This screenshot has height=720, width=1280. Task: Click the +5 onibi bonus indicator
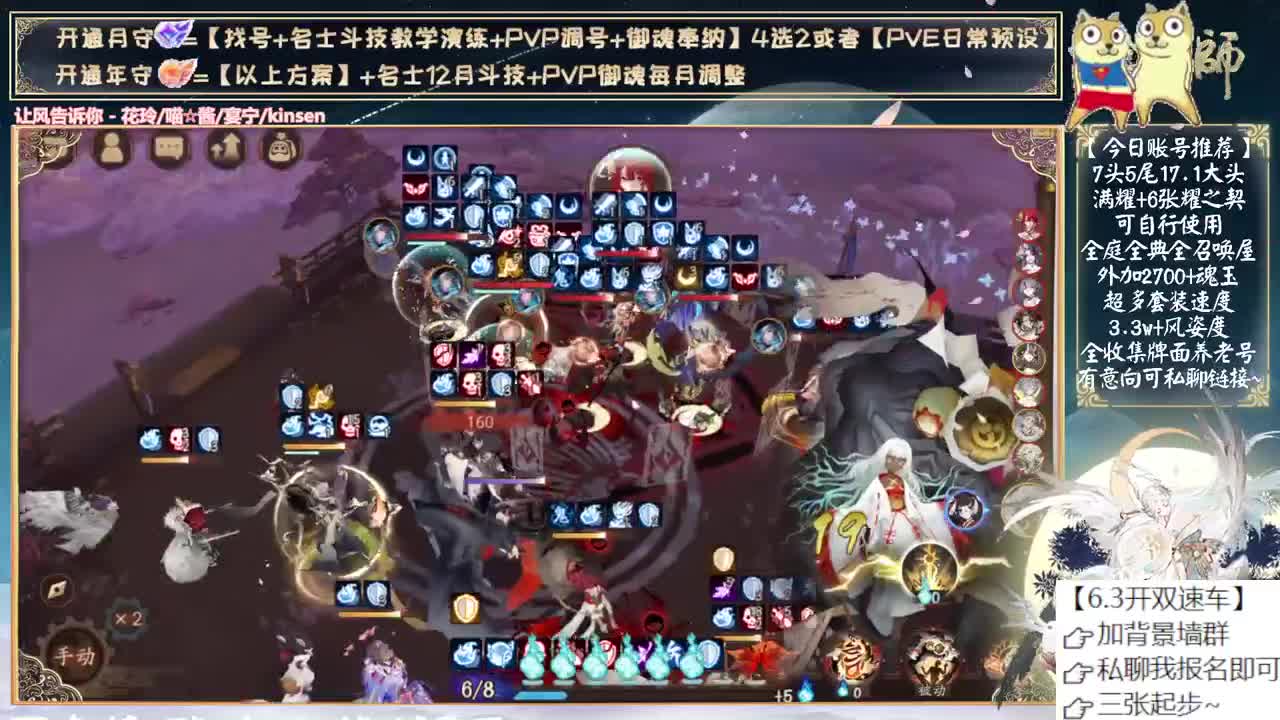782,695
